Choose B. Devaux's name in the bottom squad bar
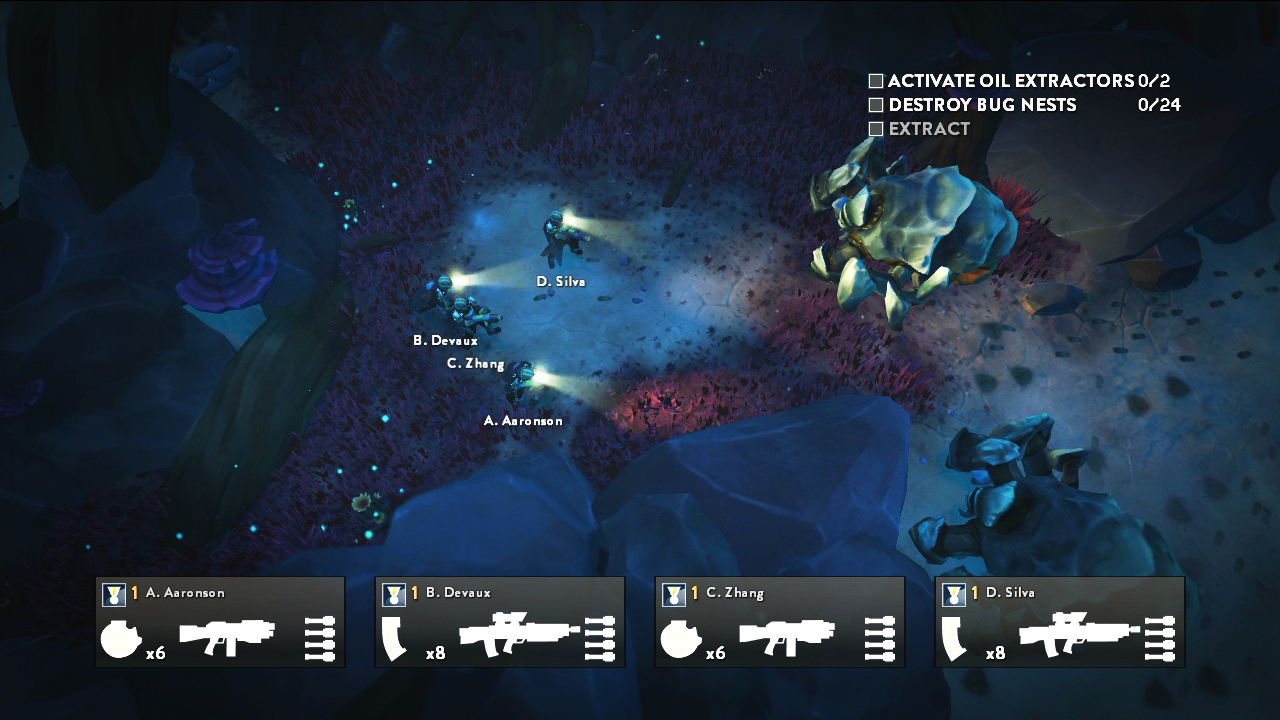Screen dimensions: 1280x720 (x=458, y=593)
